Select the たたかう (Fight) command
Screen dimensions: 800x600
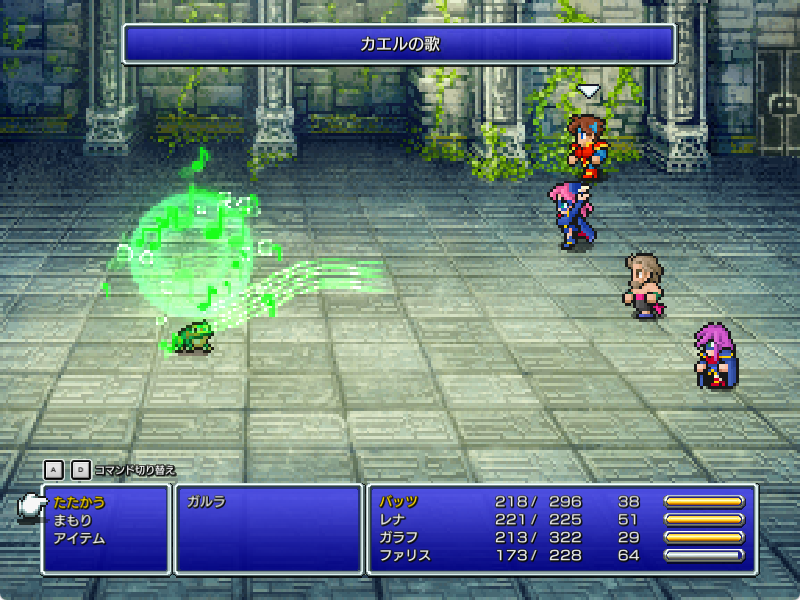tap(79, 502)
